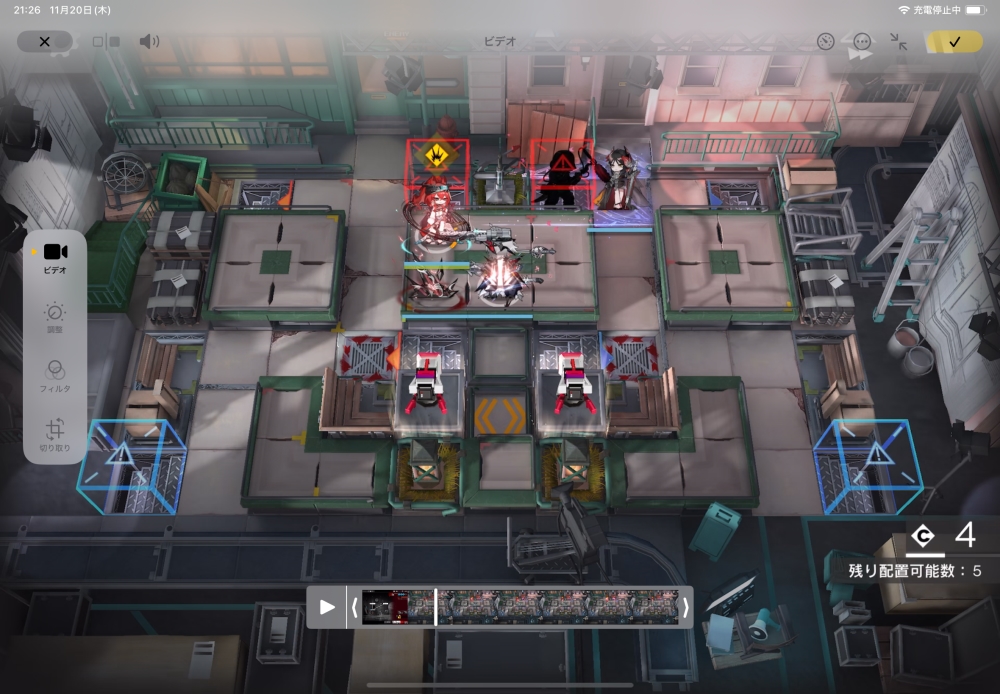Image resolution: width=1000 pixels, height=694 pixels.
Task: Close the video editor with the X button
Action: coord(44,42)
